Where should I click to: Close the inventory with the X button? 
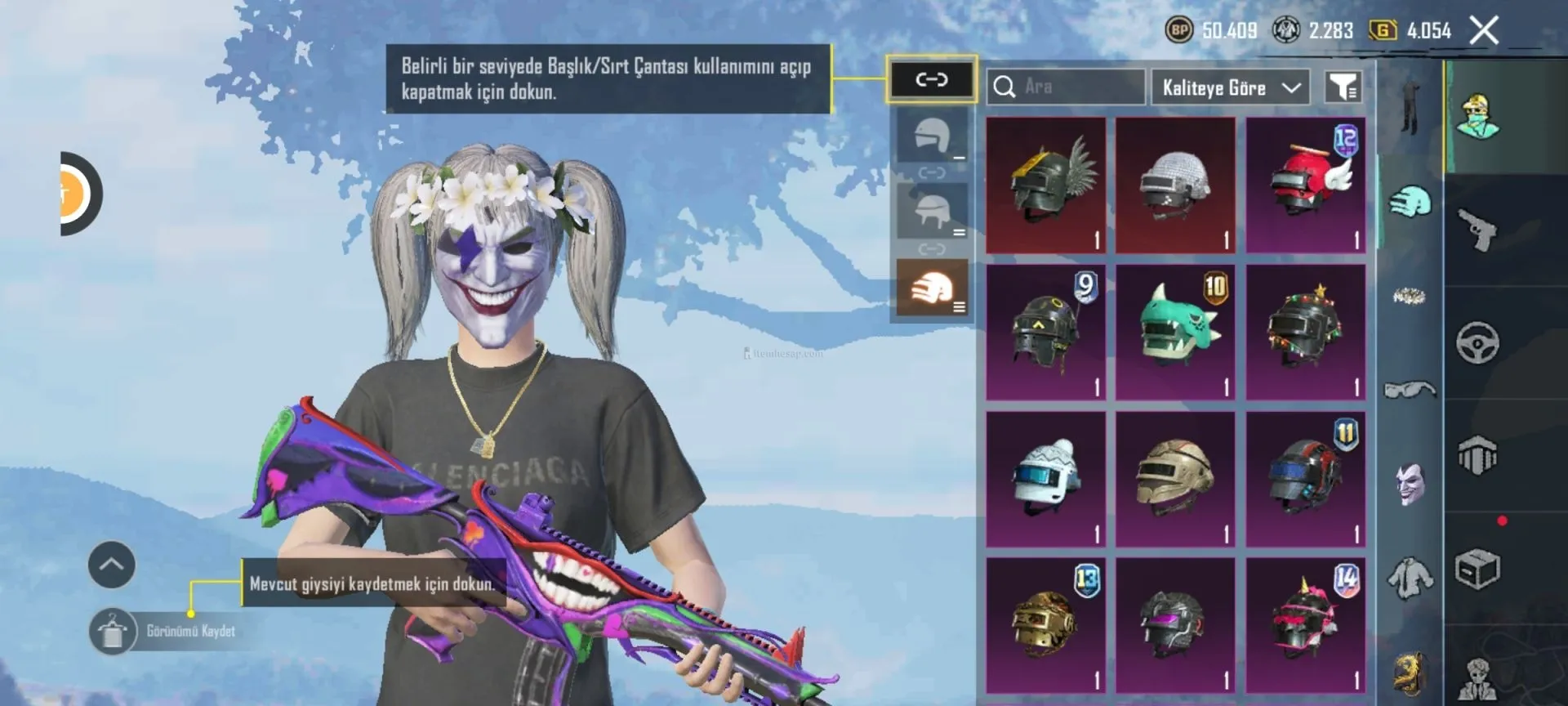point(1484,31)
